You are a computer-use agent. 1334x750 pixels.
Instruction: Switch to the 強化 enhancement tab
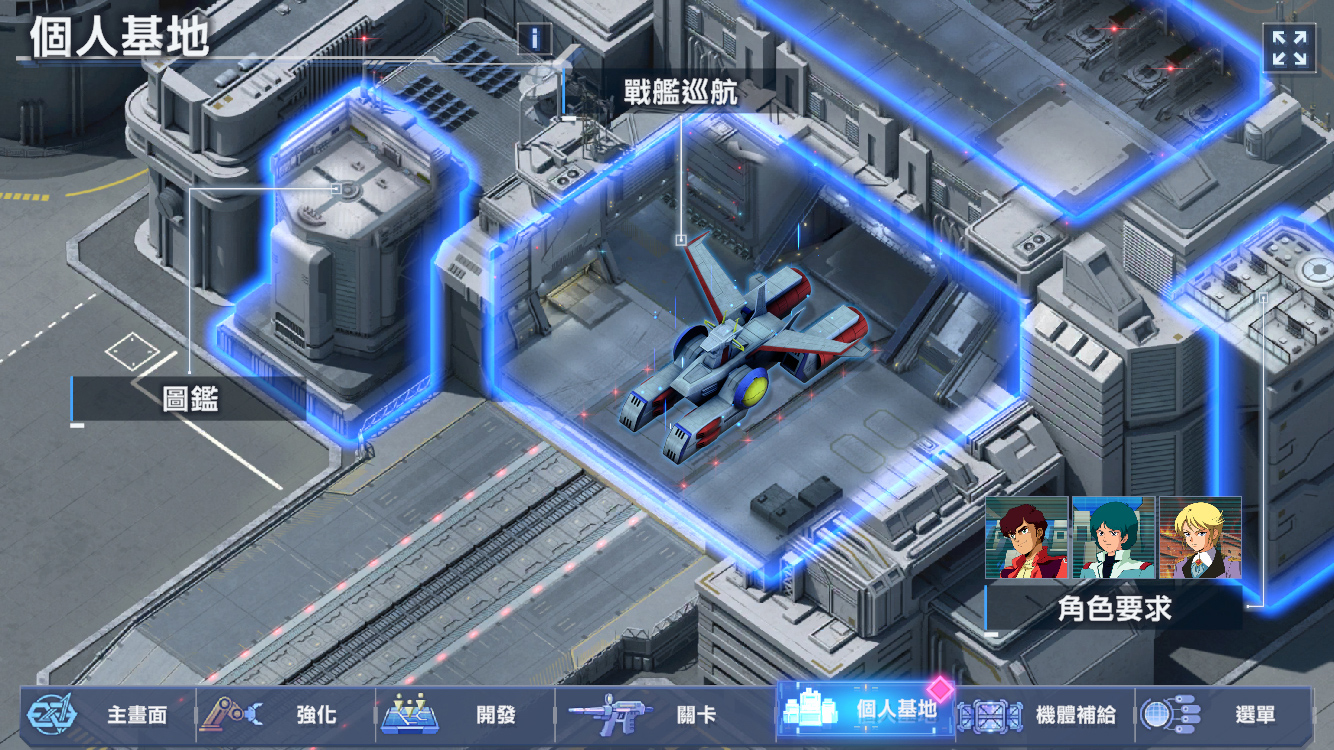click(285, 715)
